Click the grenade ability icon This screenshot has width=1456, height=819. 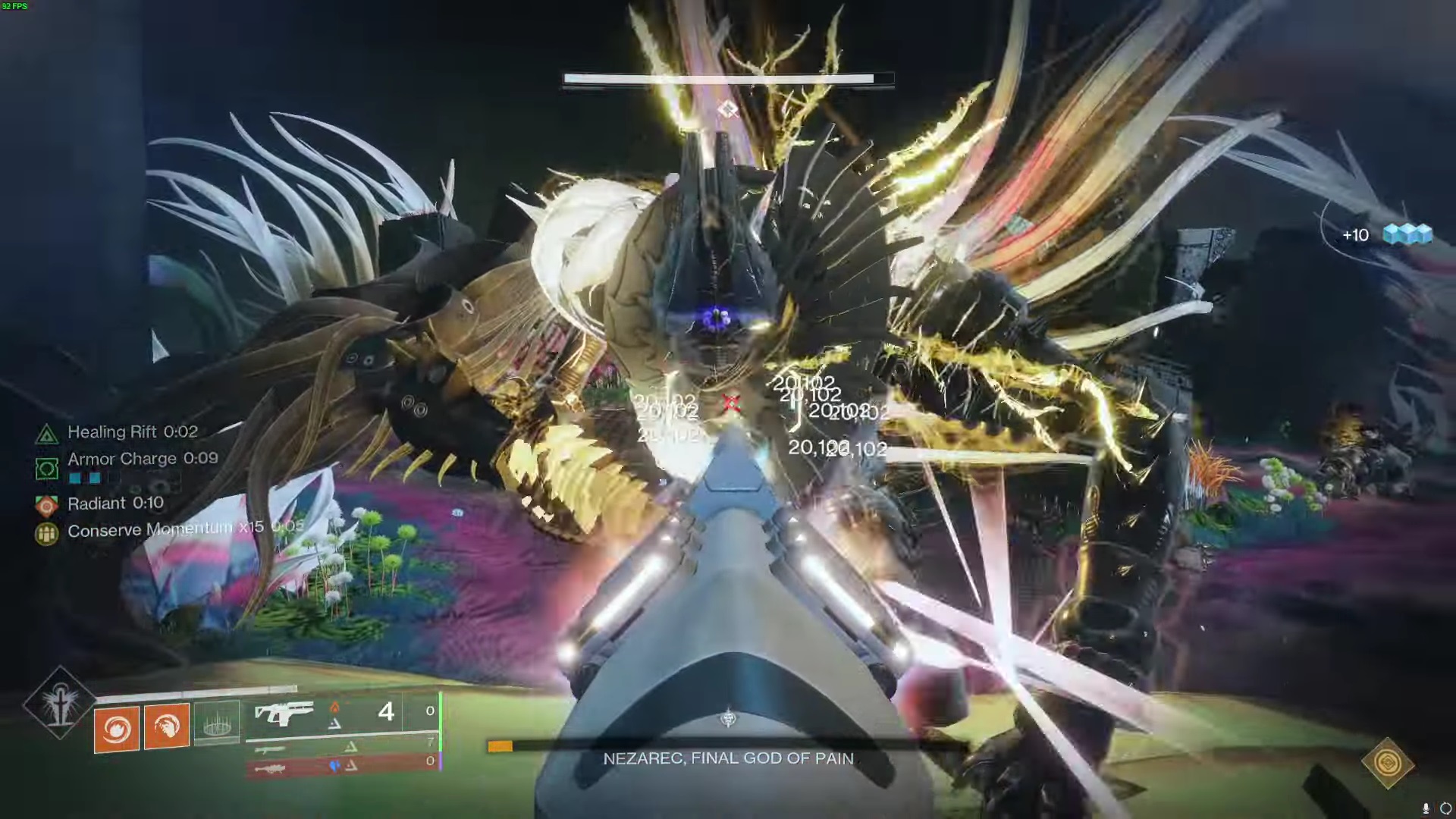[x=117, y=726]
